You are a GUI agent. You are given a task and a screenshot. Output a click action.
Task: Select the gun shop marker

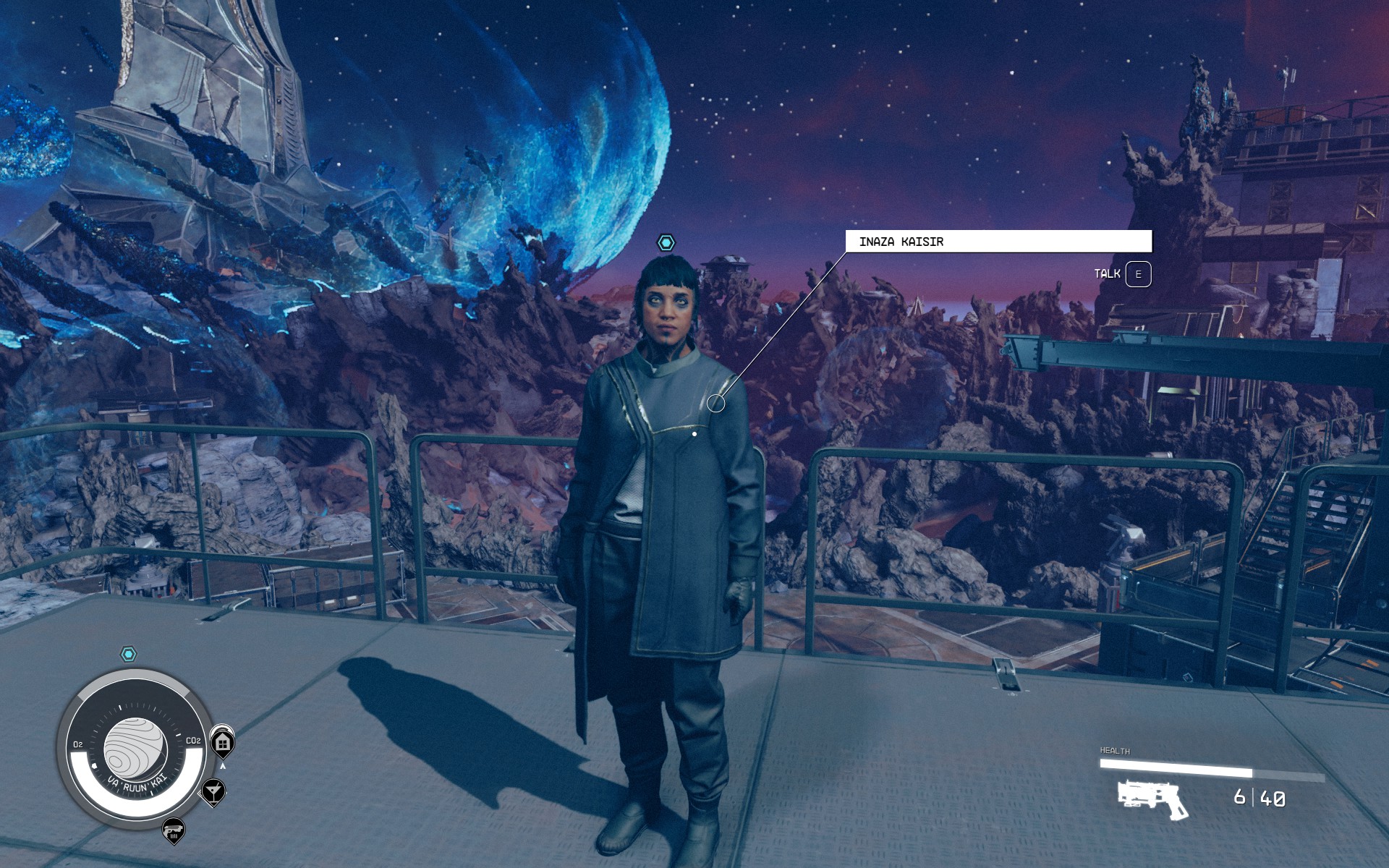click(x=174, y=830)
